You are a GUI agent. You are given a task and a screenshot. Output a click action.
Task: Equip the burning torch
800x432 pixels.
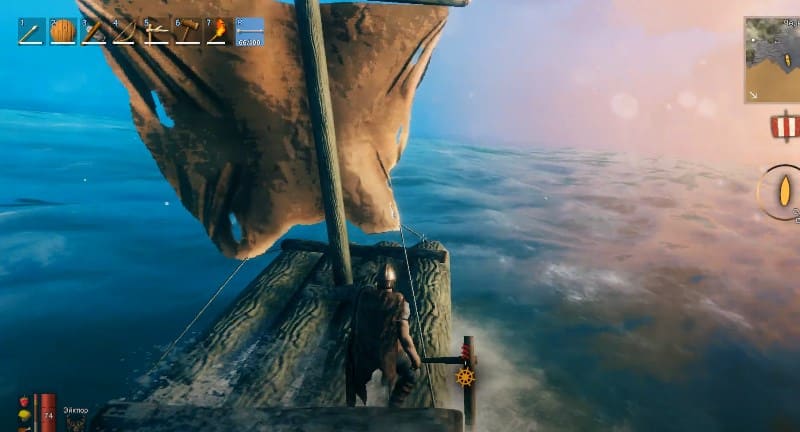pyautogui.click(x=217, y=31)
